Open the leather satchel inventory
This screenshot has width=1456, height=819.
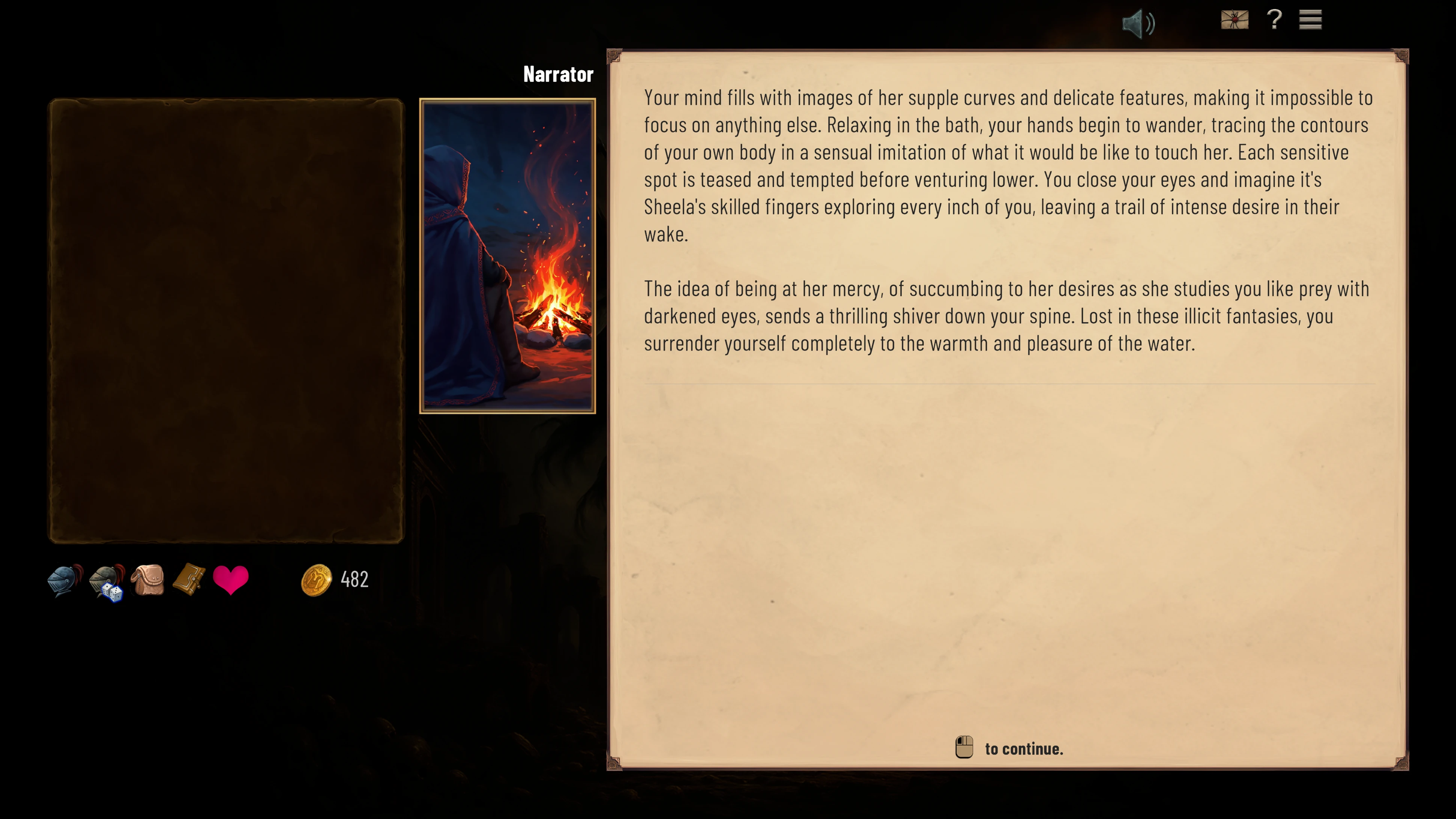pos(148,580)
